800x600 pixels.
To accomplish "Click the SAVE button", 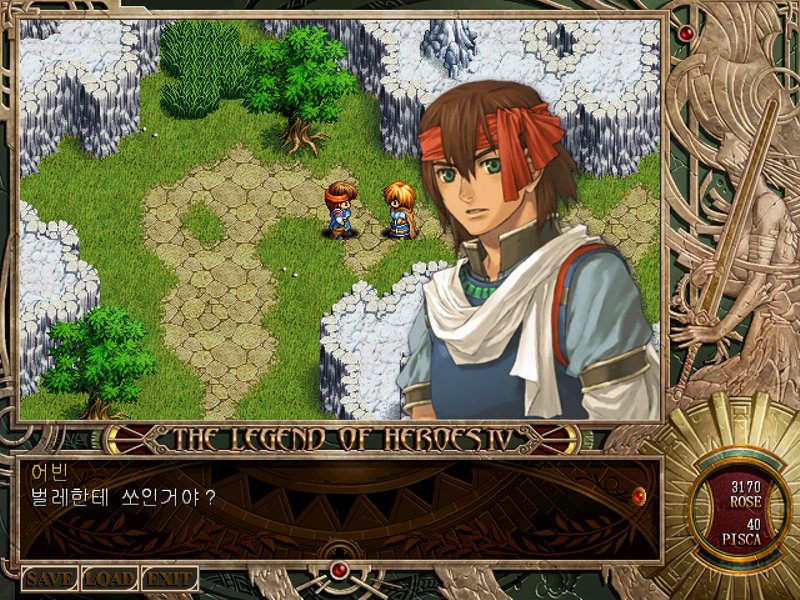I will click(50, 578).
